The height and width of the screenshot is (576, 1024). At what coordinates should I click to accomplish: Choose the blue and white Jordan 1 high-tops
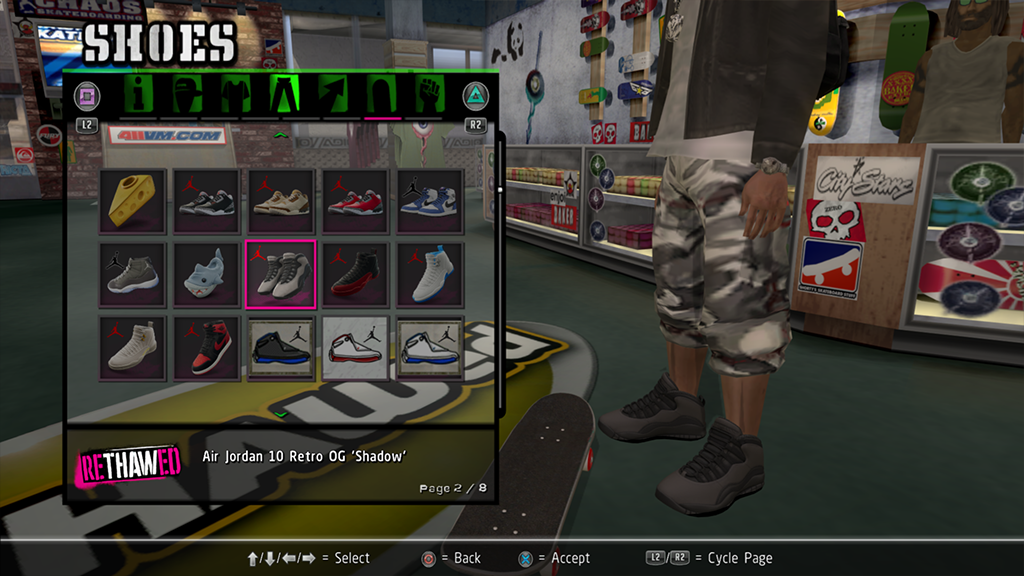pos(429,201)
